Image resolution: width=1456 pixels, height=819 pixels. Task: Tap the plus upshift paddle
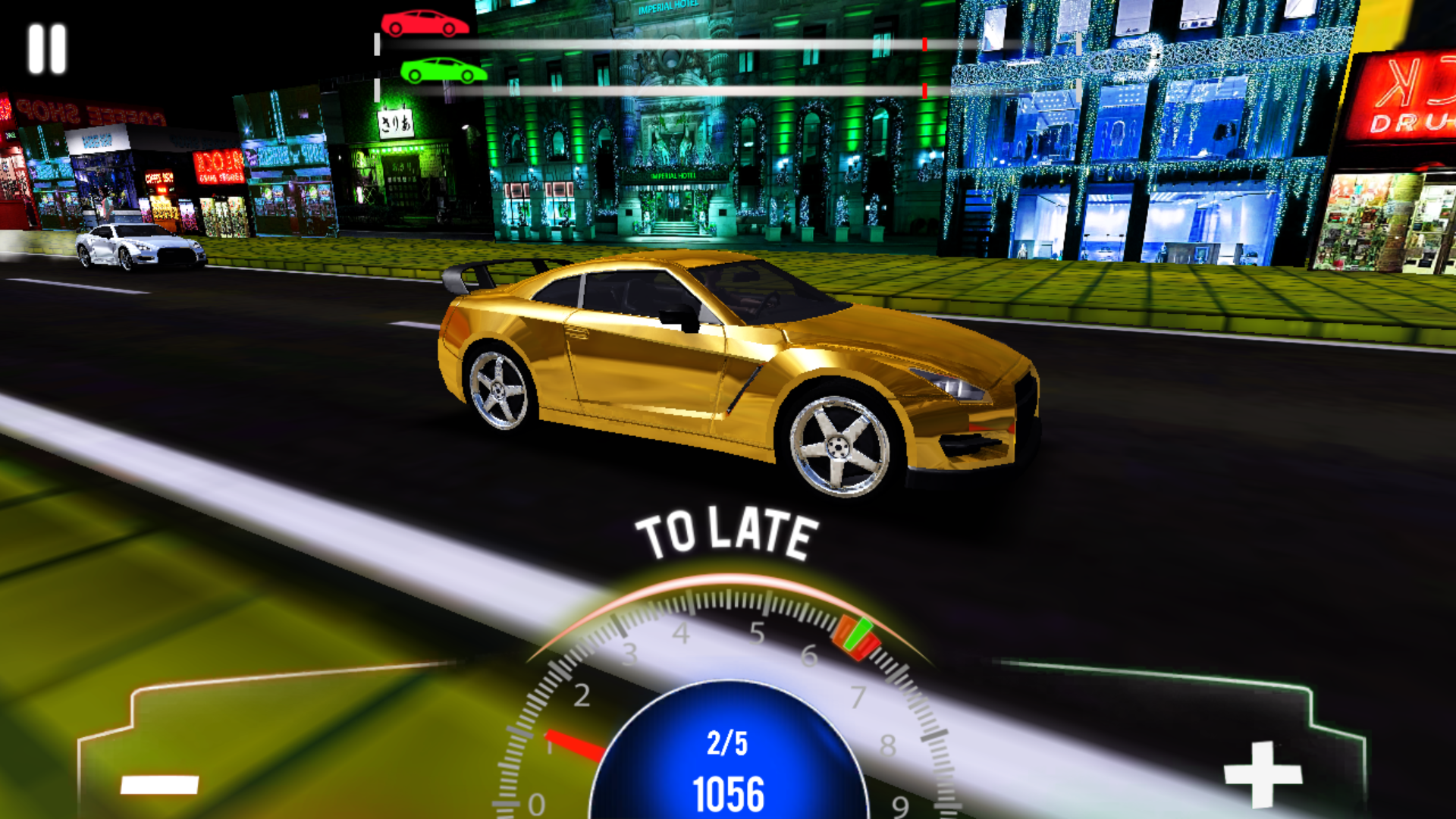pyautogui.click(x=1262, y=774)
